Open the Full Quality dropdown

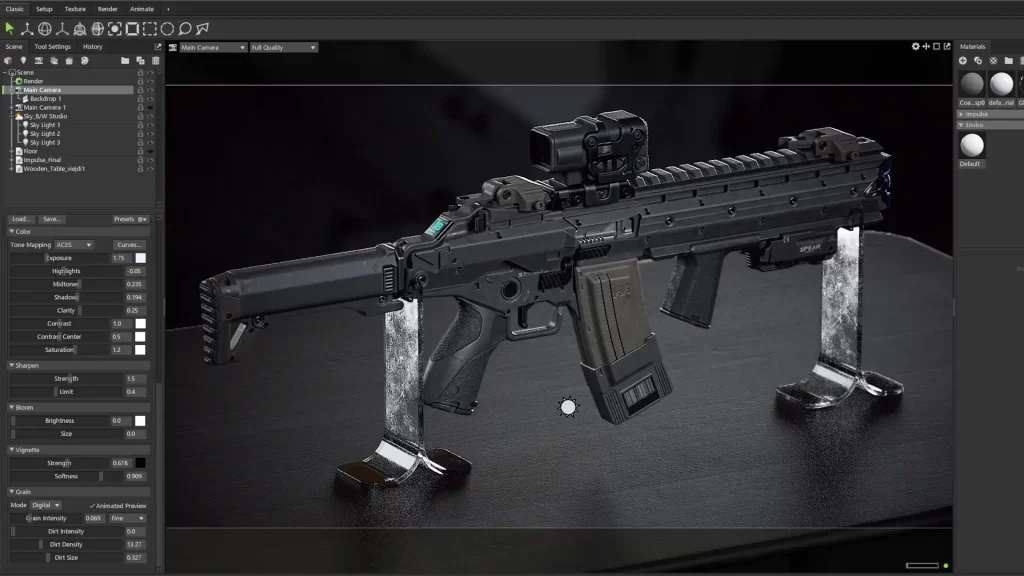tap(284, 47)
